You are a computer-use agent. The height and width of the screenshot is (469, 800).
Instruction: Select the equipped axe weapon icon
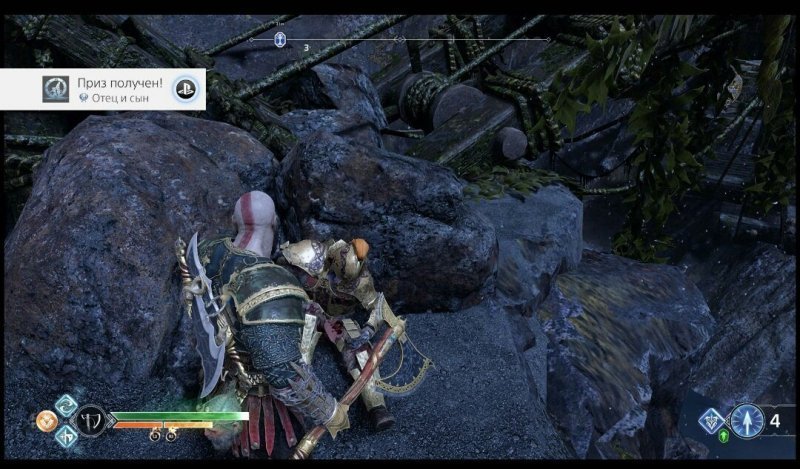coord(90,420)
